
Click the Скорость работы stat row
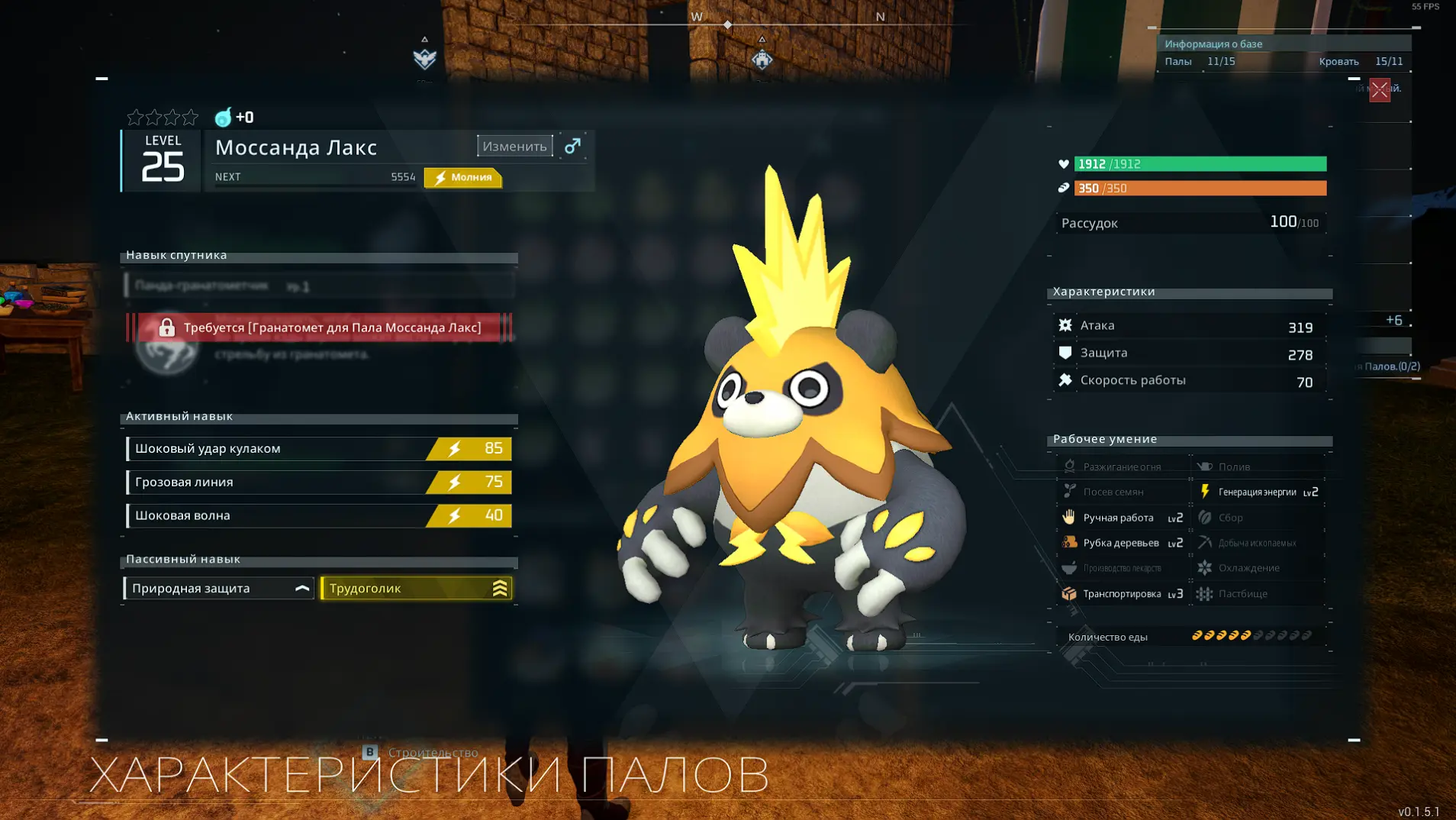click(x=1189, y=381)
